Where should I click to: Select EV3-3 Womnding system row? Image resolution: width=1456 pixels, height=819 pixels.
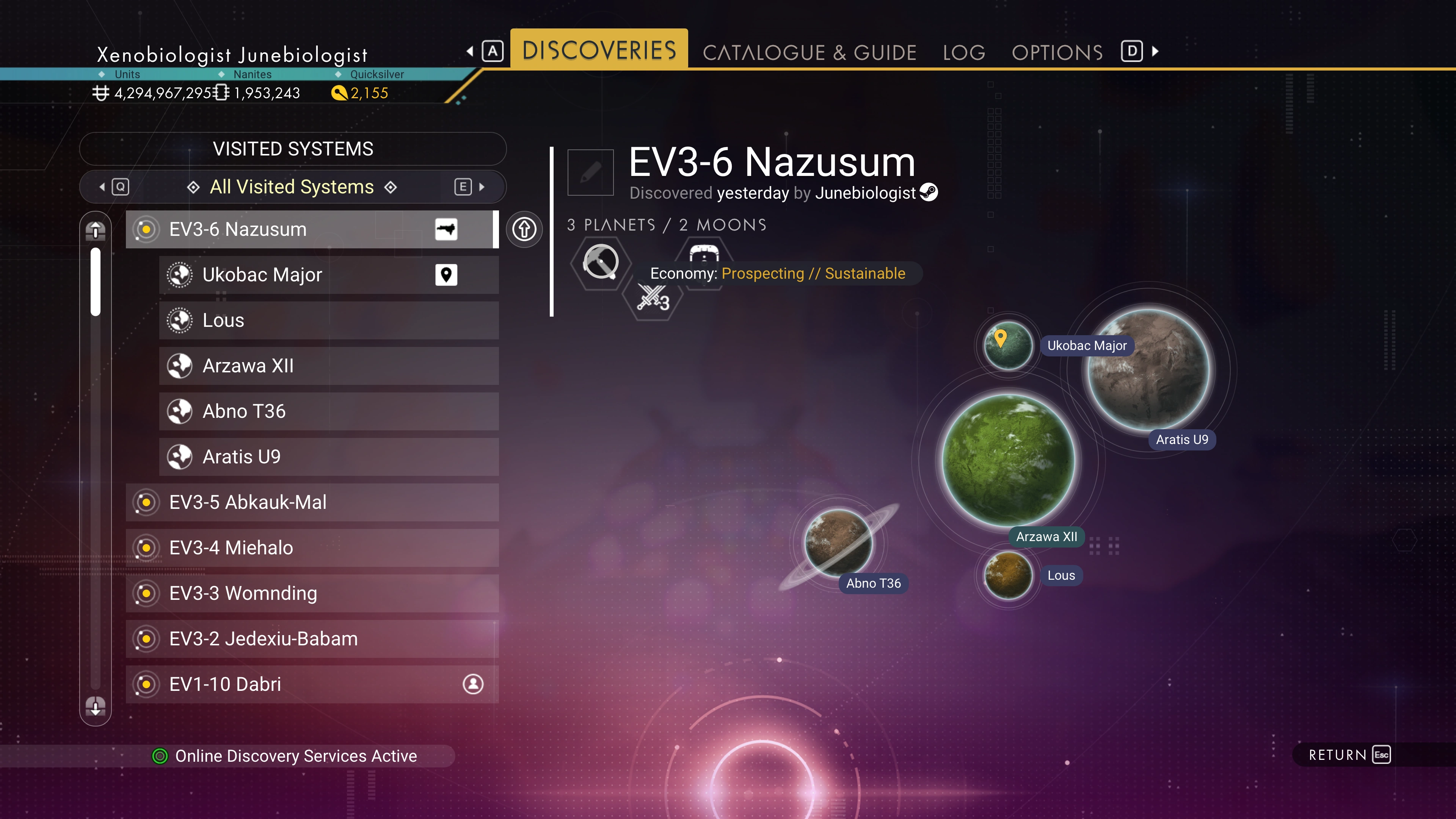click(x=311, y=593)
